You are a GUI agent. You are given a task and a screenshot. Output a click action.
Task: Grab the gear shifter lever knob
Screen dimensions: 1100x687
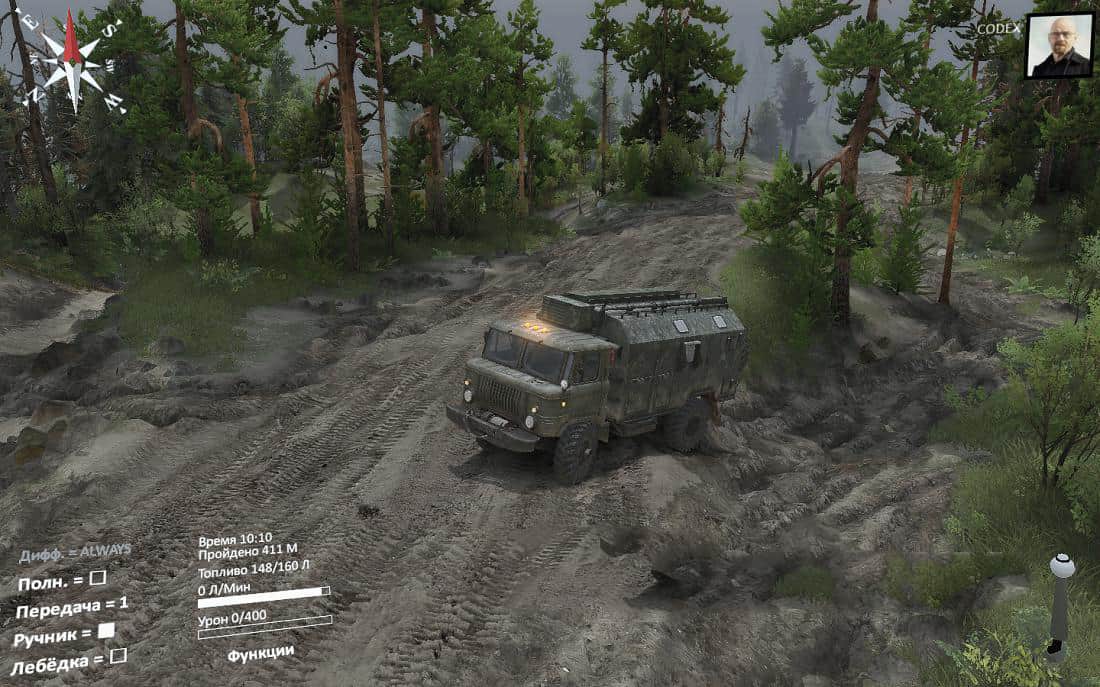pos(1062,566)
